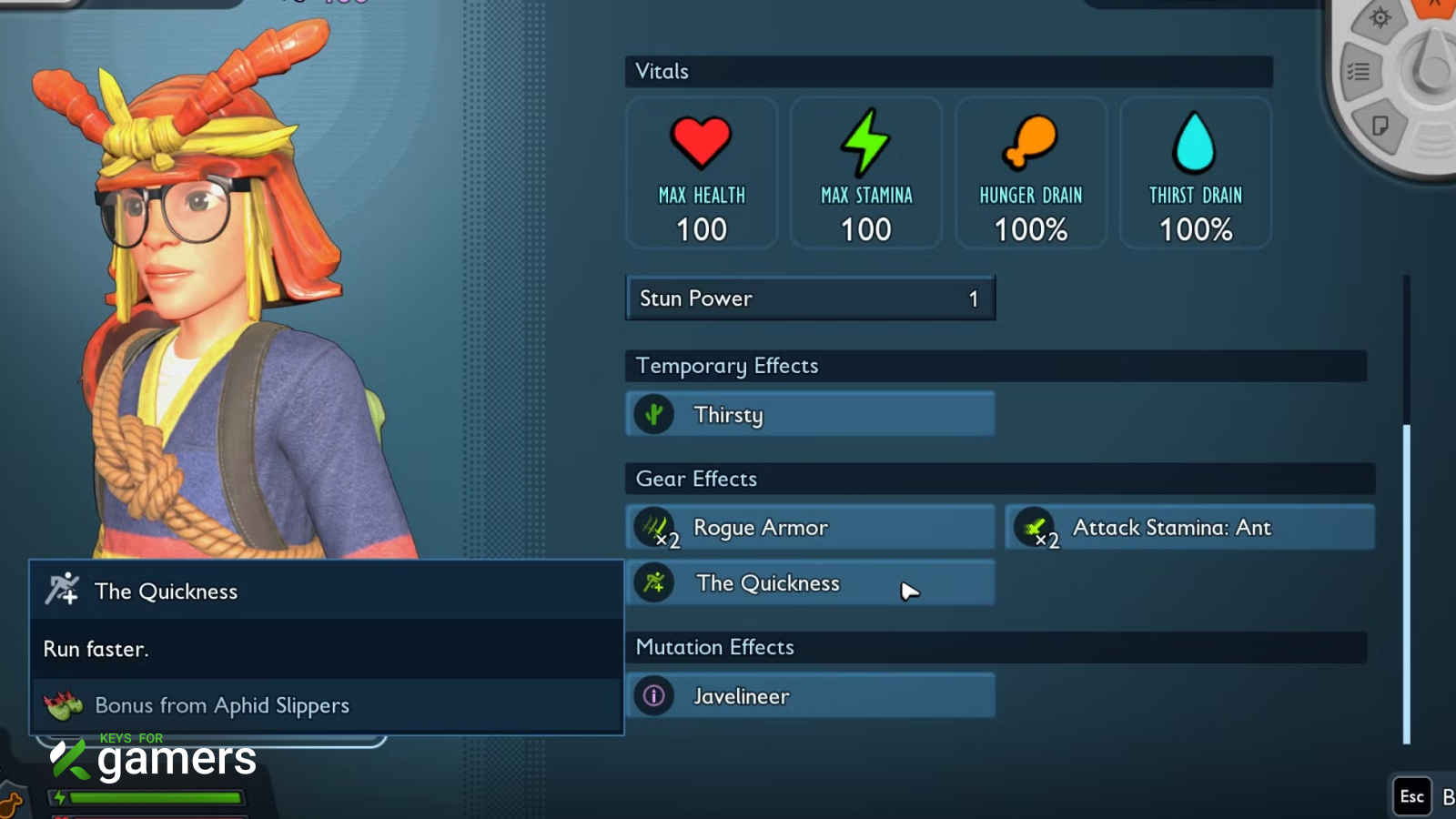This screenshot has width=1456, height=819.
Task: Select the Max Stamina vitals tile
Action: [x=866, y=174]
